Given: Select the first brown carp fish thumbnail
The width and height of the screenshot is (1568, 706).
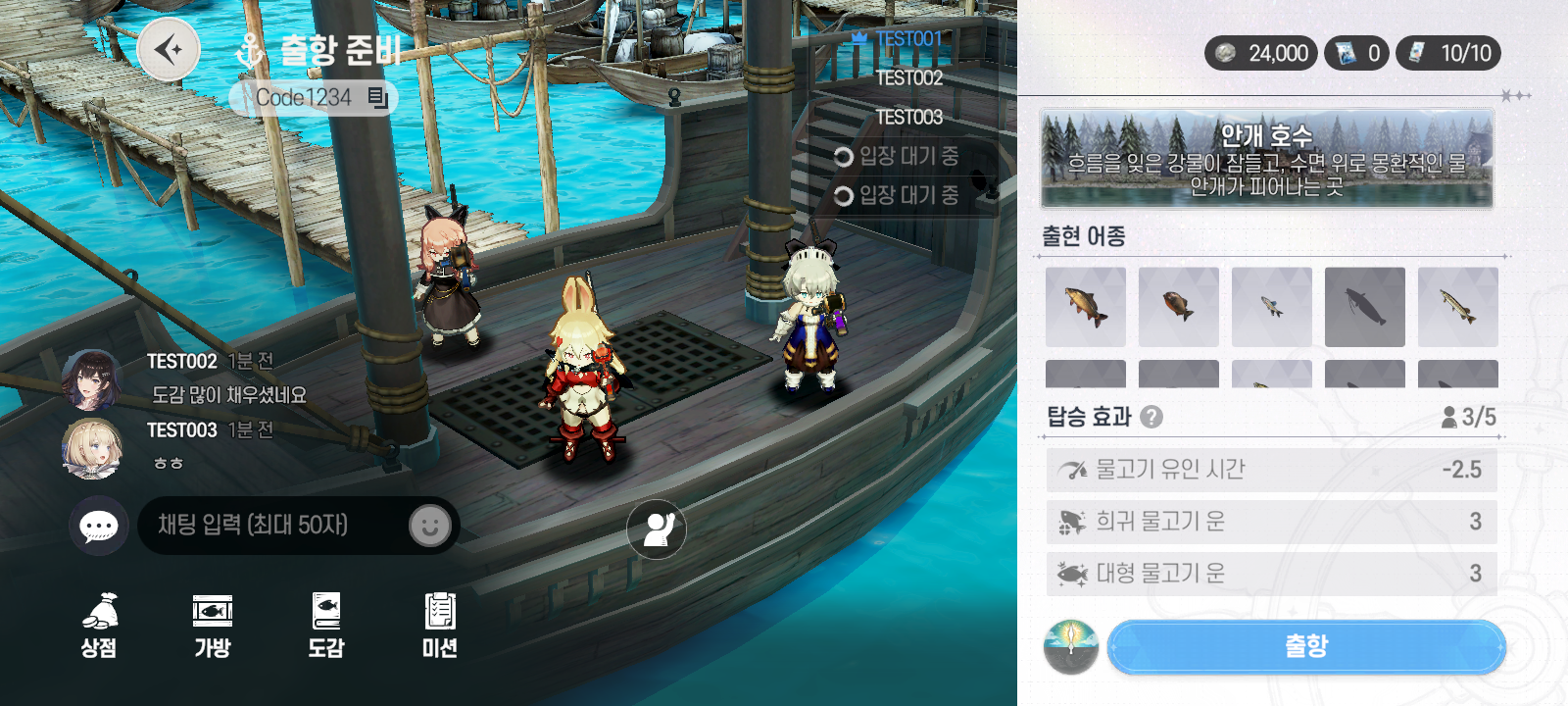Looking at the screenshot, I should pyautogui.click(x=1085, y=307).
